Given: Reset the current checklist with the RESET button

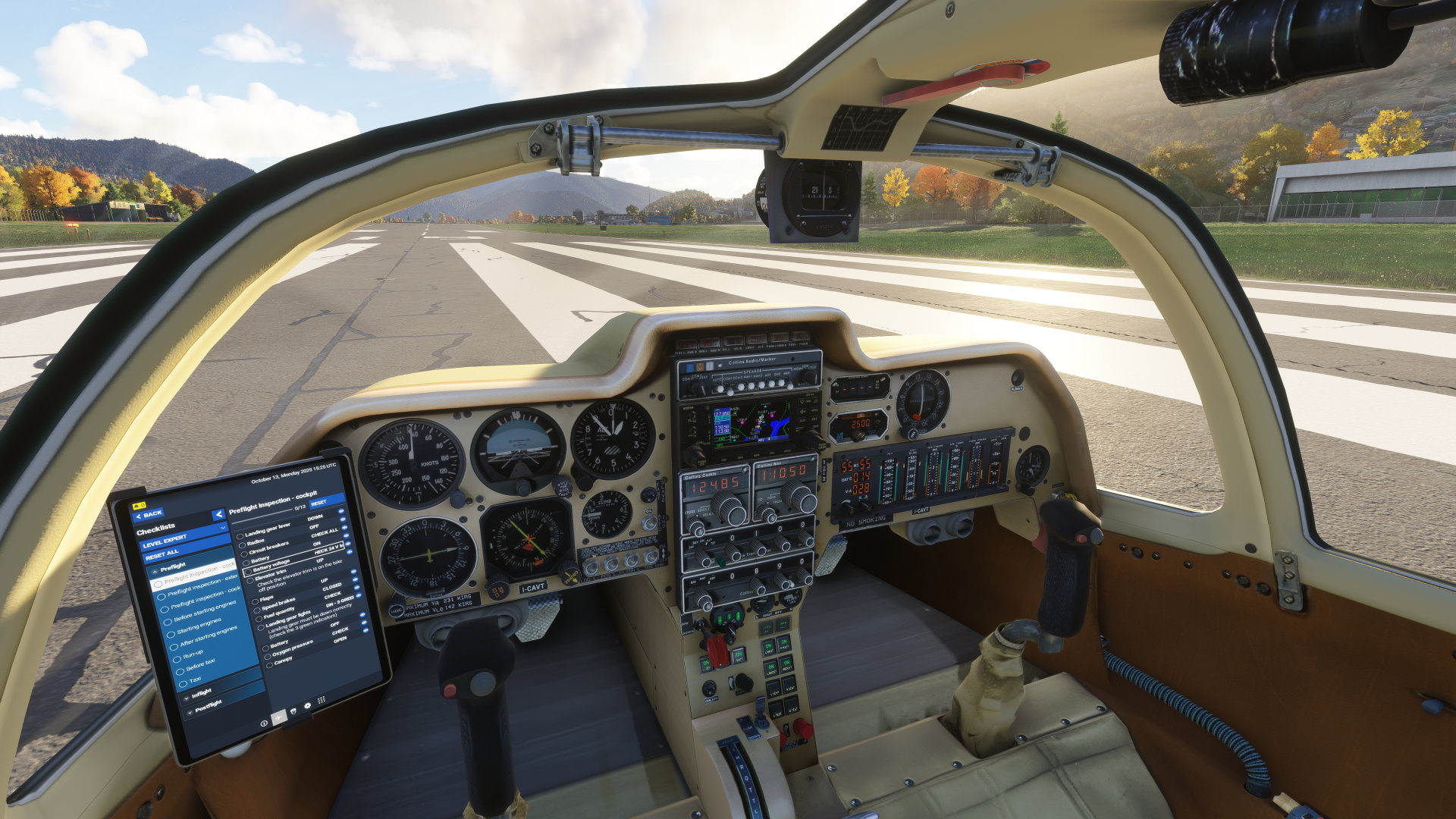Looking at the screenshot, I should click(319, 503).
